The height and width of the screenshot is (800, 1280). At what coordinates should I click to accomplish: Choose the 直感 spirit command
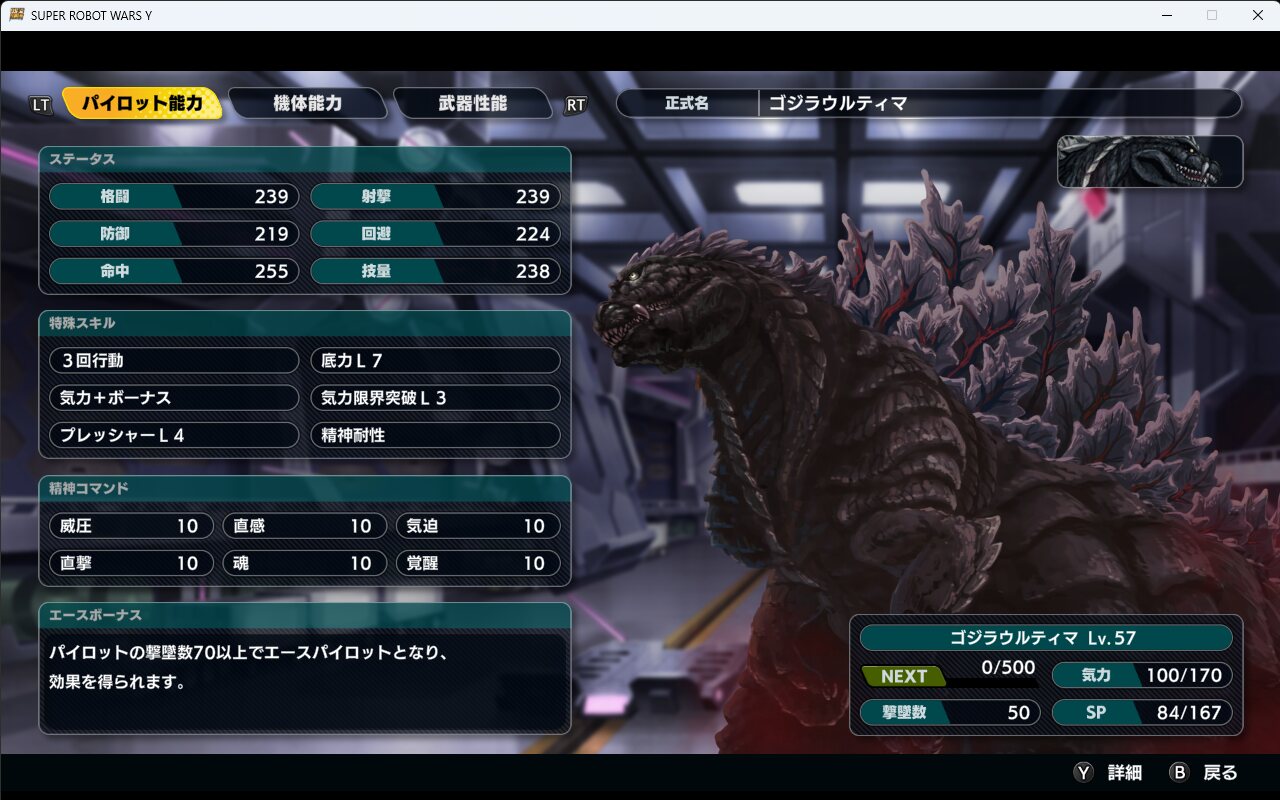tap(304, 526)
